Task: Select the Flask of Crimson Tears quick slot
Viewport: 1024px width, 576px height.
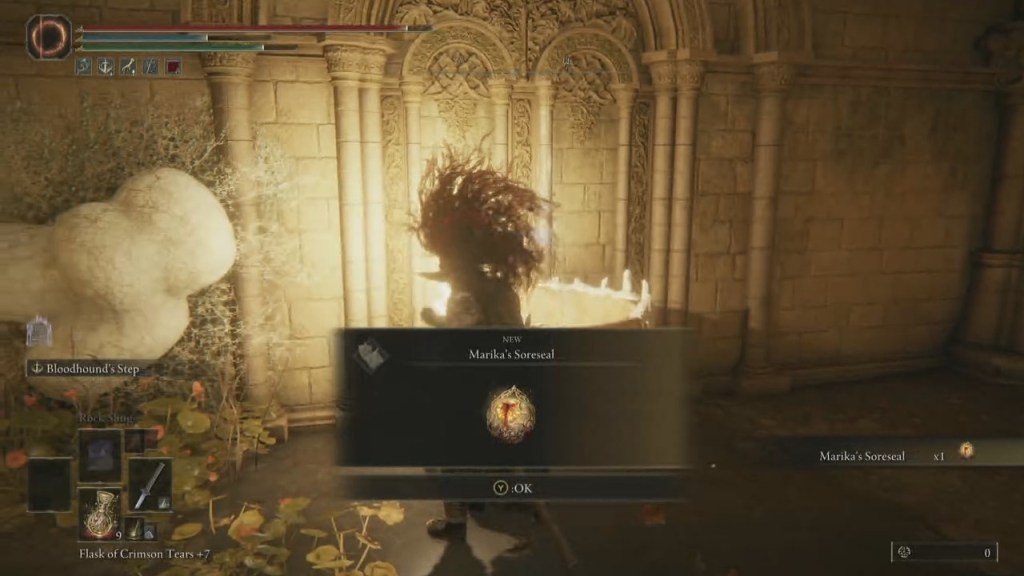Action: (100, 514)
